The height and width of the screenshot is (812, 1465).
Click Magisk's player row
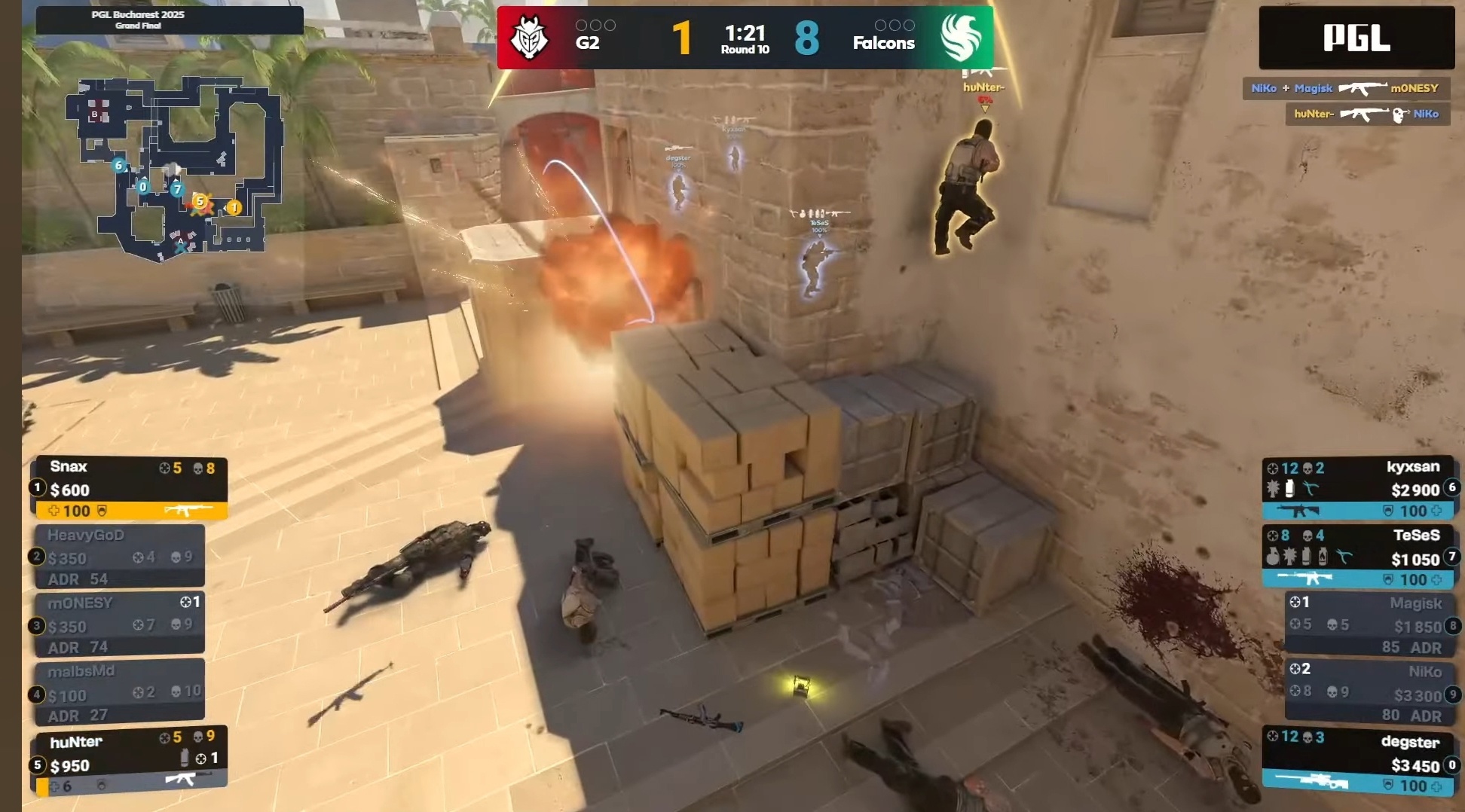coord(1370,624)
